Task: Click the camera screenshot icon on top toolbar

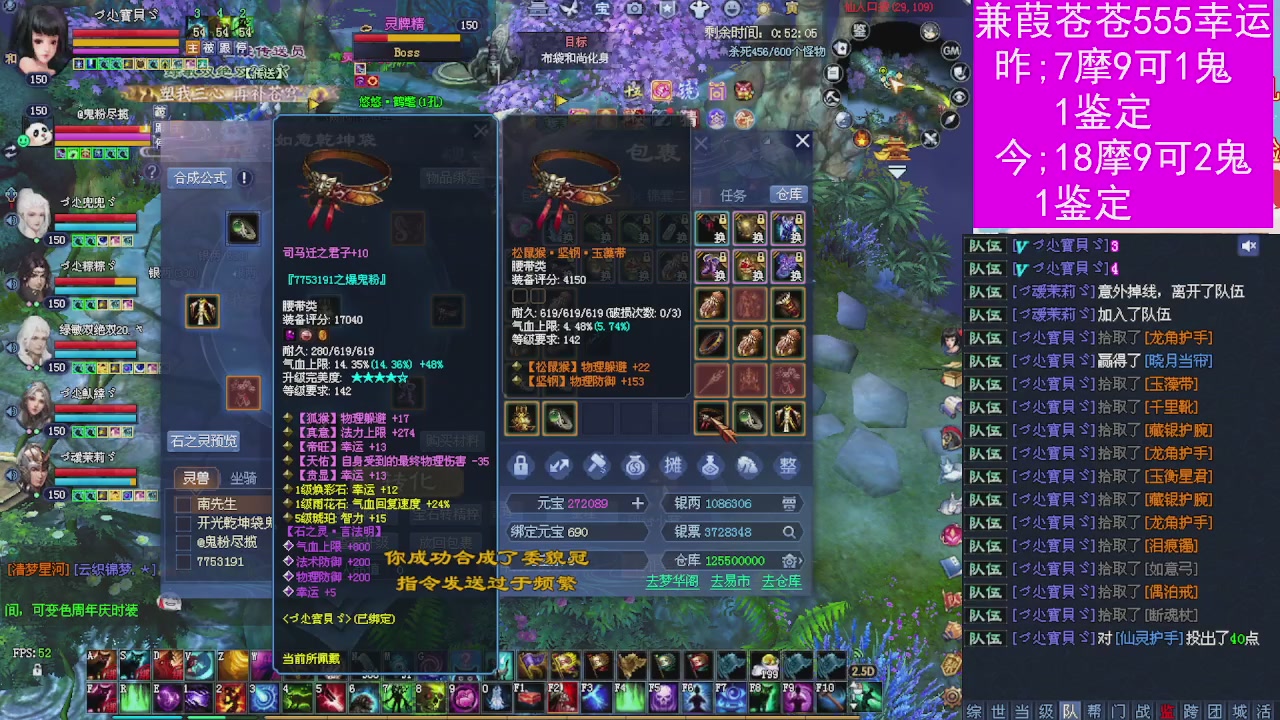Action: pyautogui.click(x=635, y=9)
